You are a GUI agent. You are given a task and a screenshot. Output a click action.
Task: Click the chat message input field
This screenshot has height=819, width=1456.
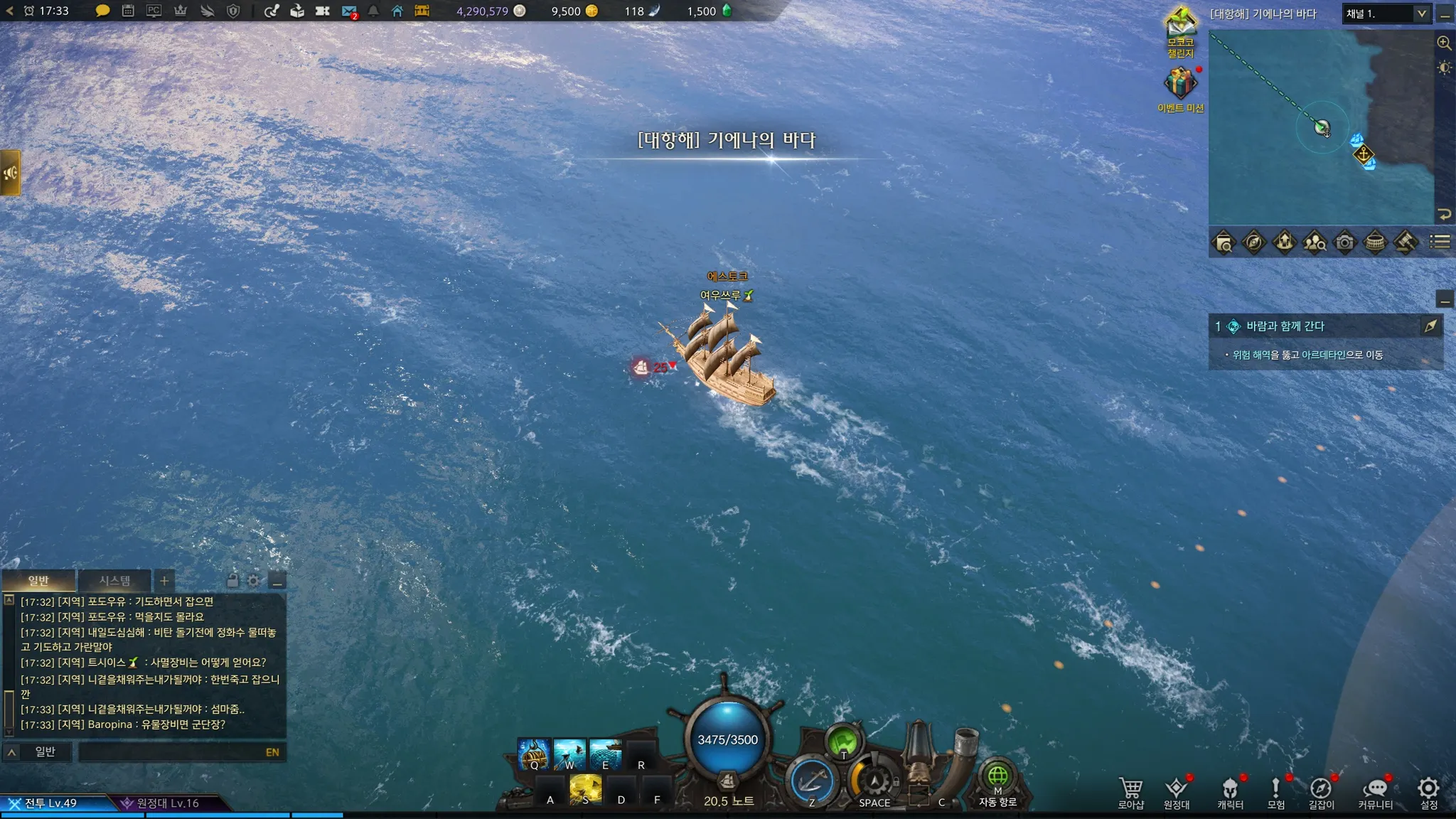click(171, 752)
